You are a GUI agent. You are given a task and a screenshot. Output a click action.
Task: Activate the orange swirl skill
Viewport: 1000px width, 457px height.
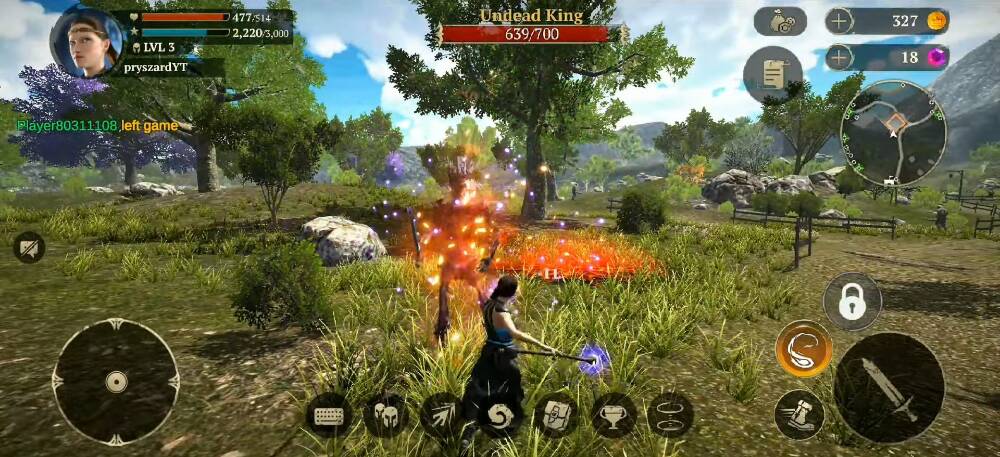(803, 349)
